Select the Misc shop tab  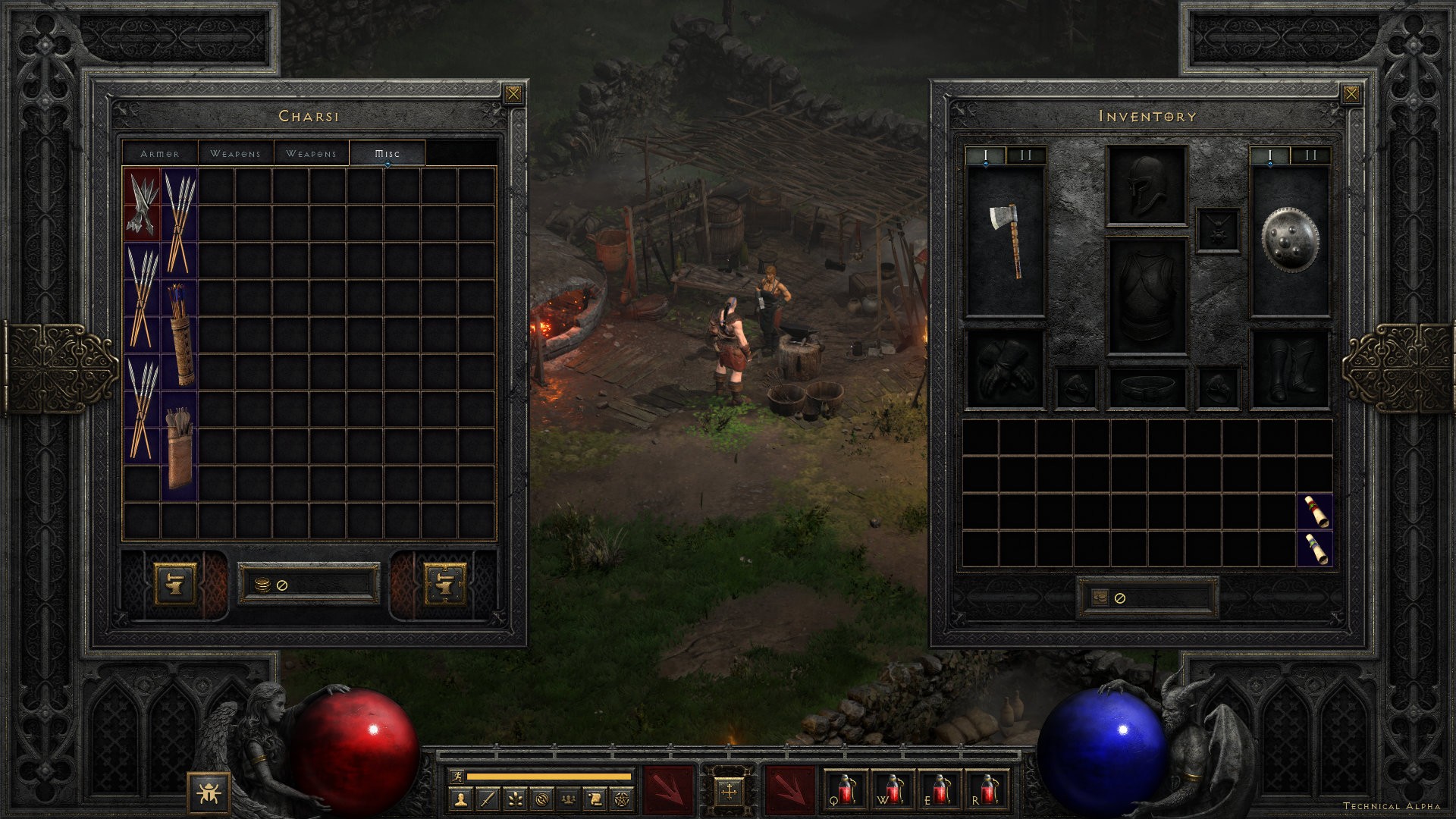coord(387,153)
